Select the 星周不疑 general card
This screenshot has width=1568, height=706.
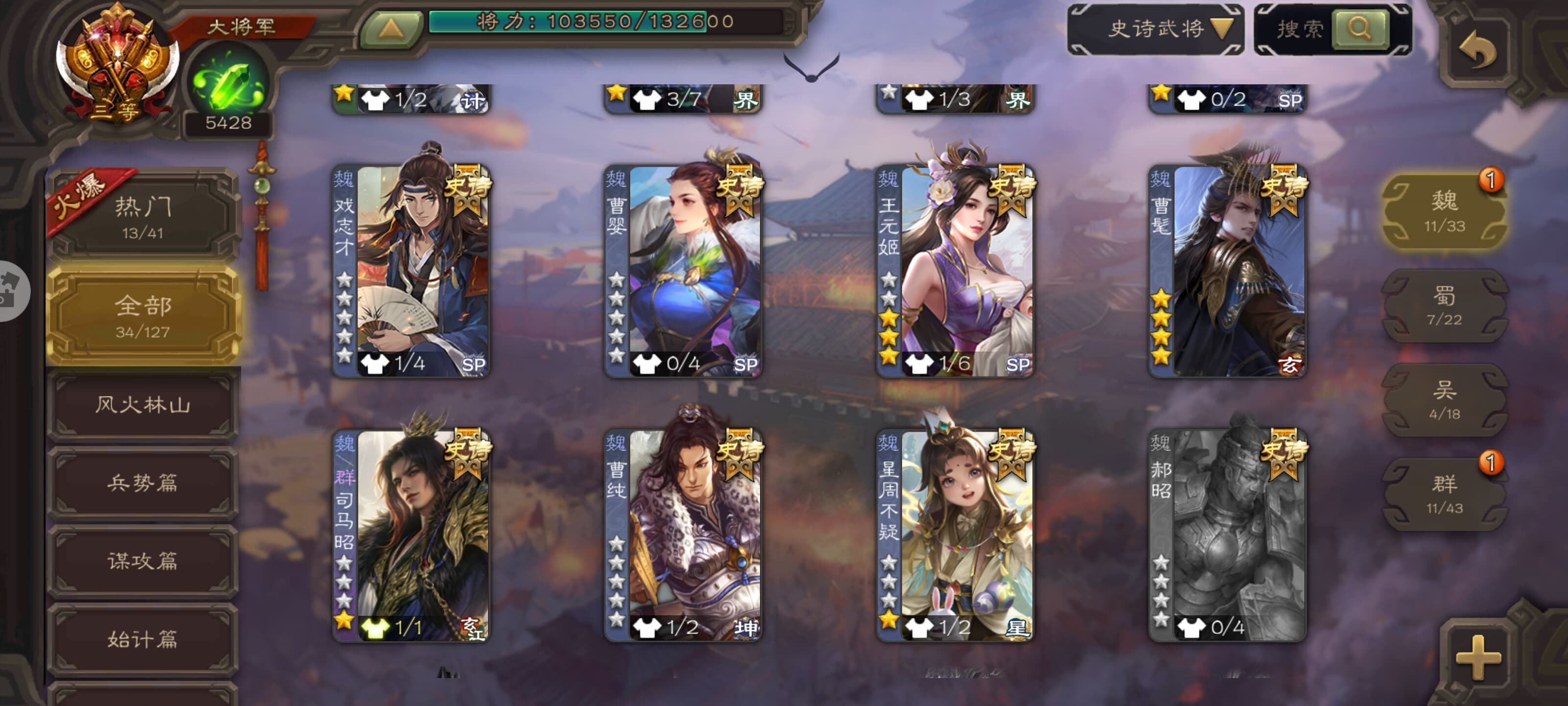pos(955,535)
